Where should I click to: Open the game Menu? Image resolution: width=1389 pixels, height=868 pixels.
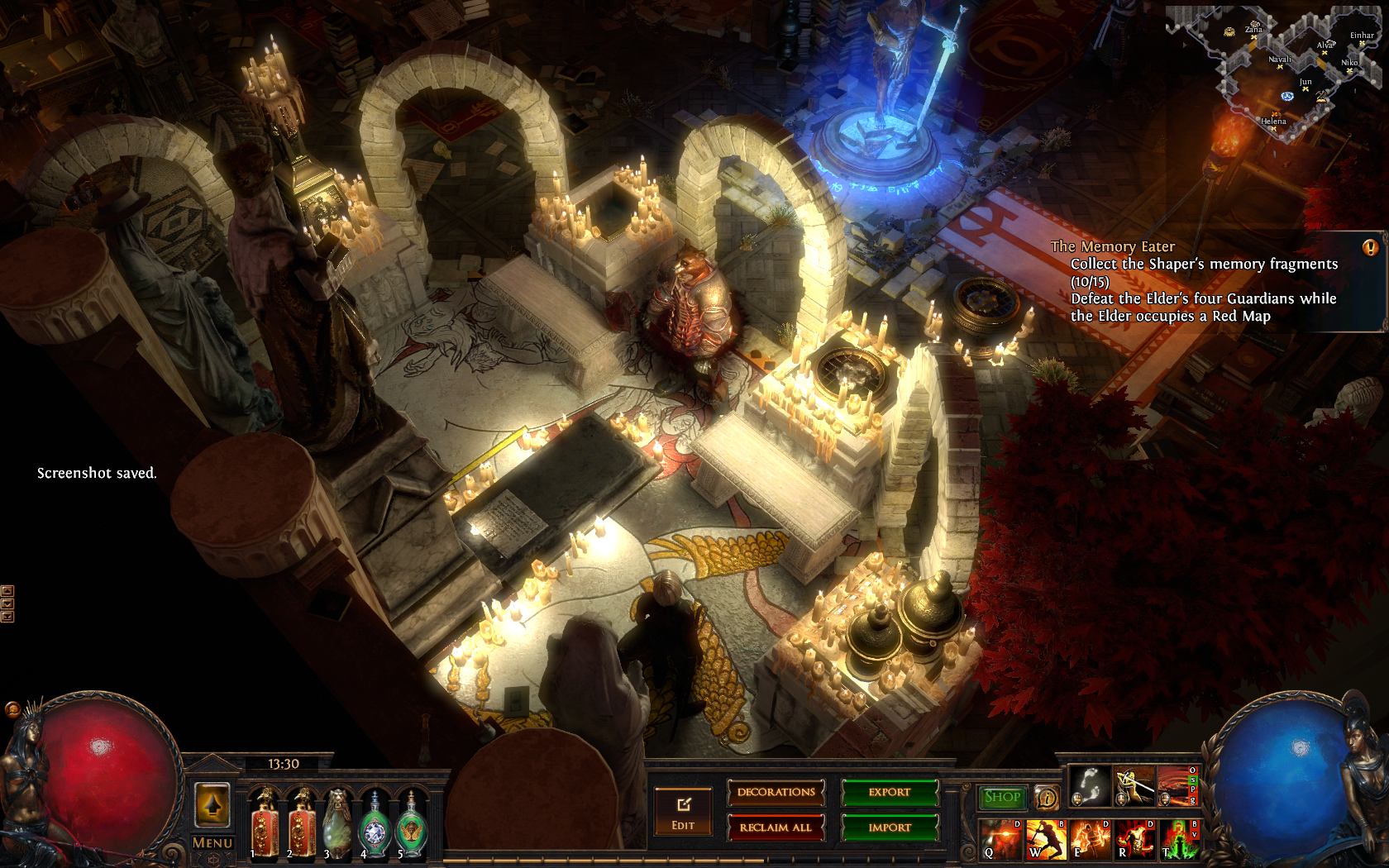[x=212, y=843]
